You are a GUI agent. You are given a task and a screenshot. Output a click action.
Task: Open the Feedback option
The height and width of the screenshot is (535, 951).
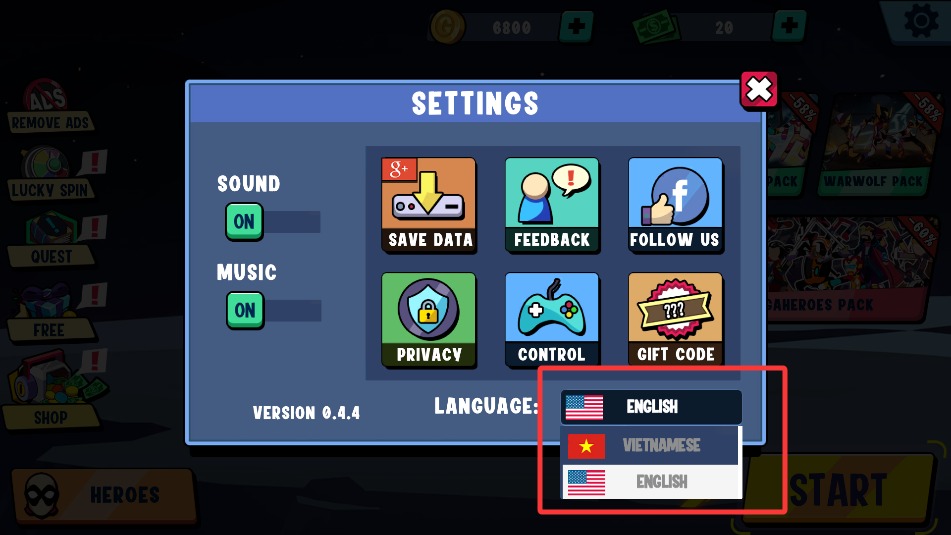pos(552,205)
